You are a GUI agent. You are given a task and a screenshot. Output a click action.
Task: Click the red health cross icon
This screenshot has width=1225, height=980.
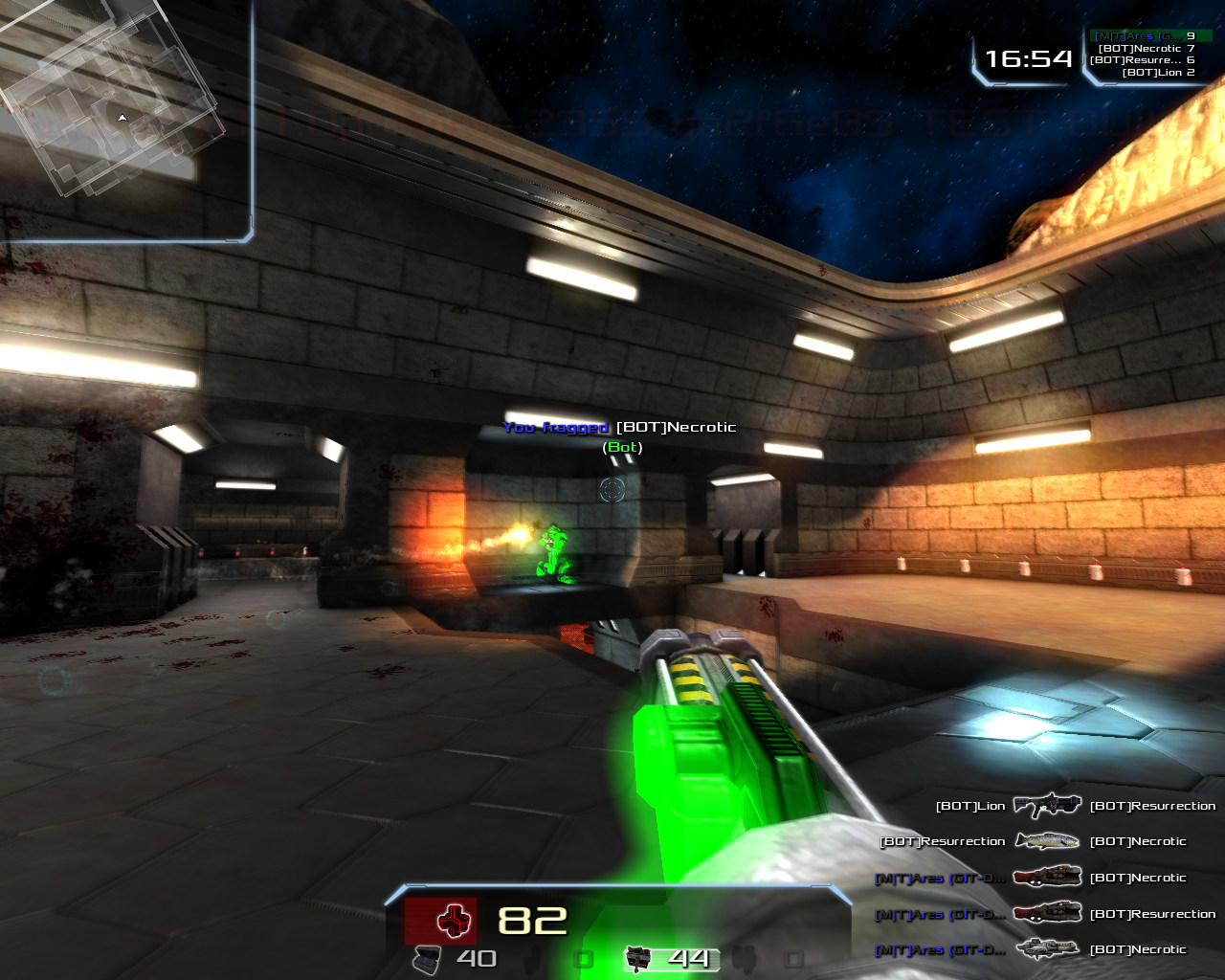click(454, 921)
